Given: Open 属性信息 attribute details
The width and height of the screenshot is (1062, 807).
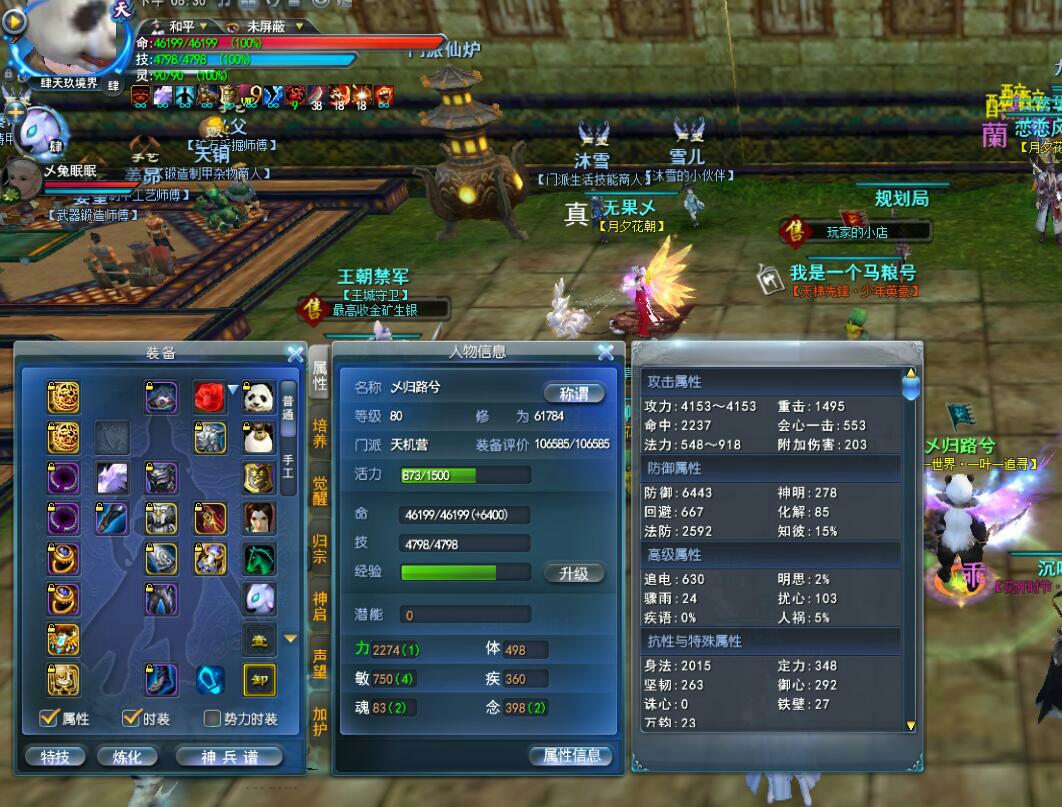Looking at the screenshot, I should click(571, 756).
